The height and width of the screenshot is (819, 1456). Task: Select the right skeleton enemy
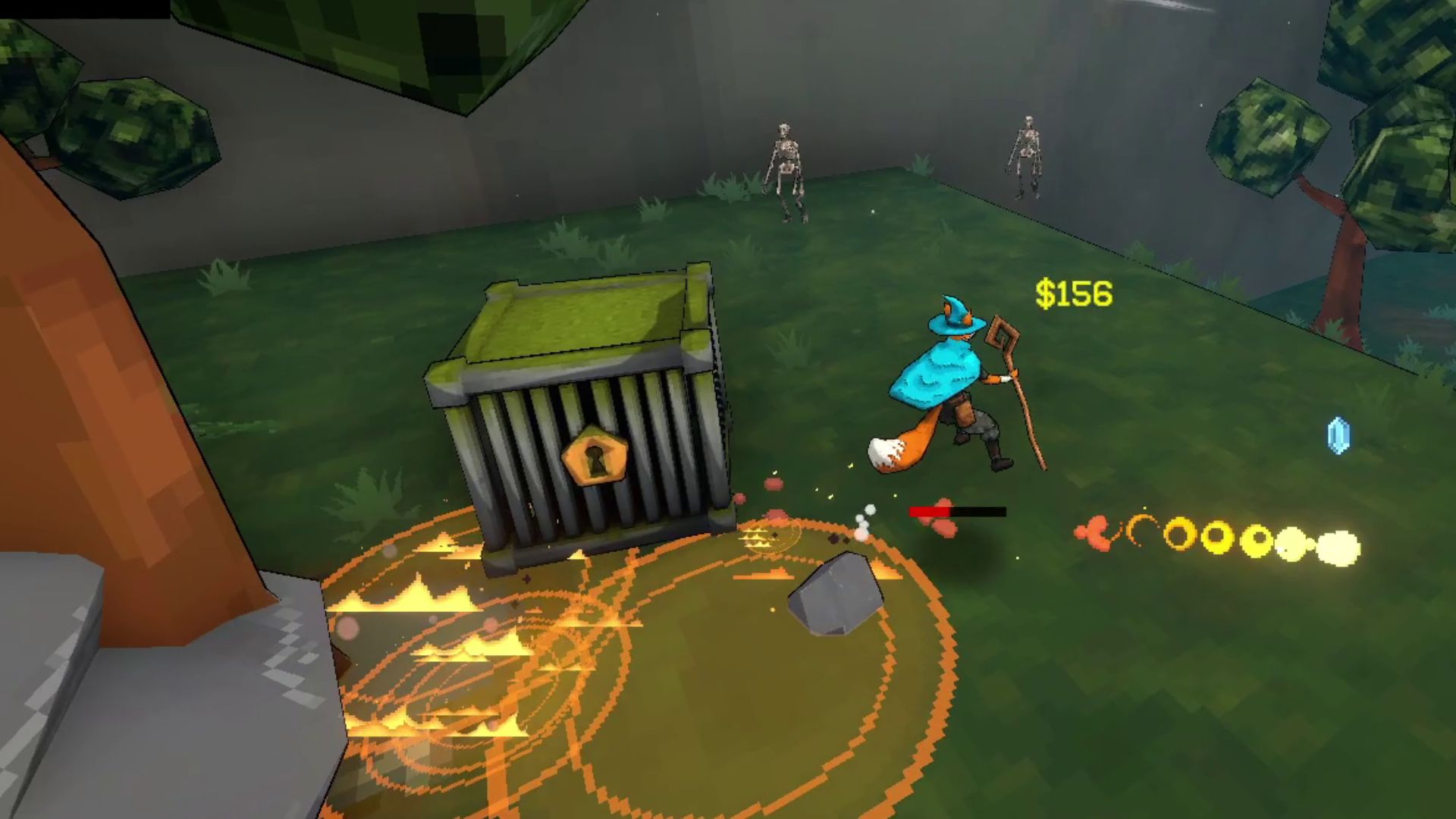click(1027, 155)
